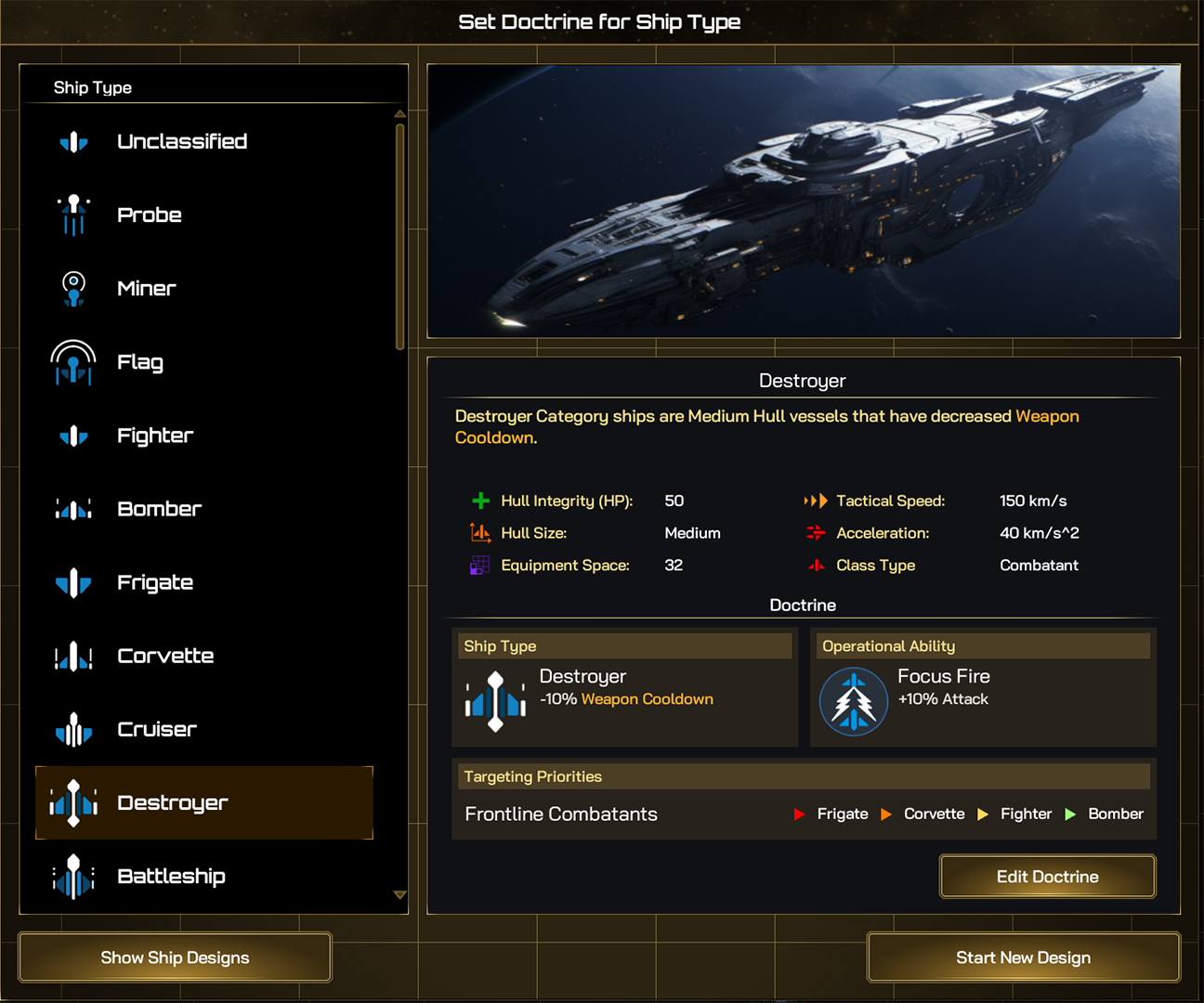Click the destroyer ship preview image
1204x1003 pixels.
(804, 201)
